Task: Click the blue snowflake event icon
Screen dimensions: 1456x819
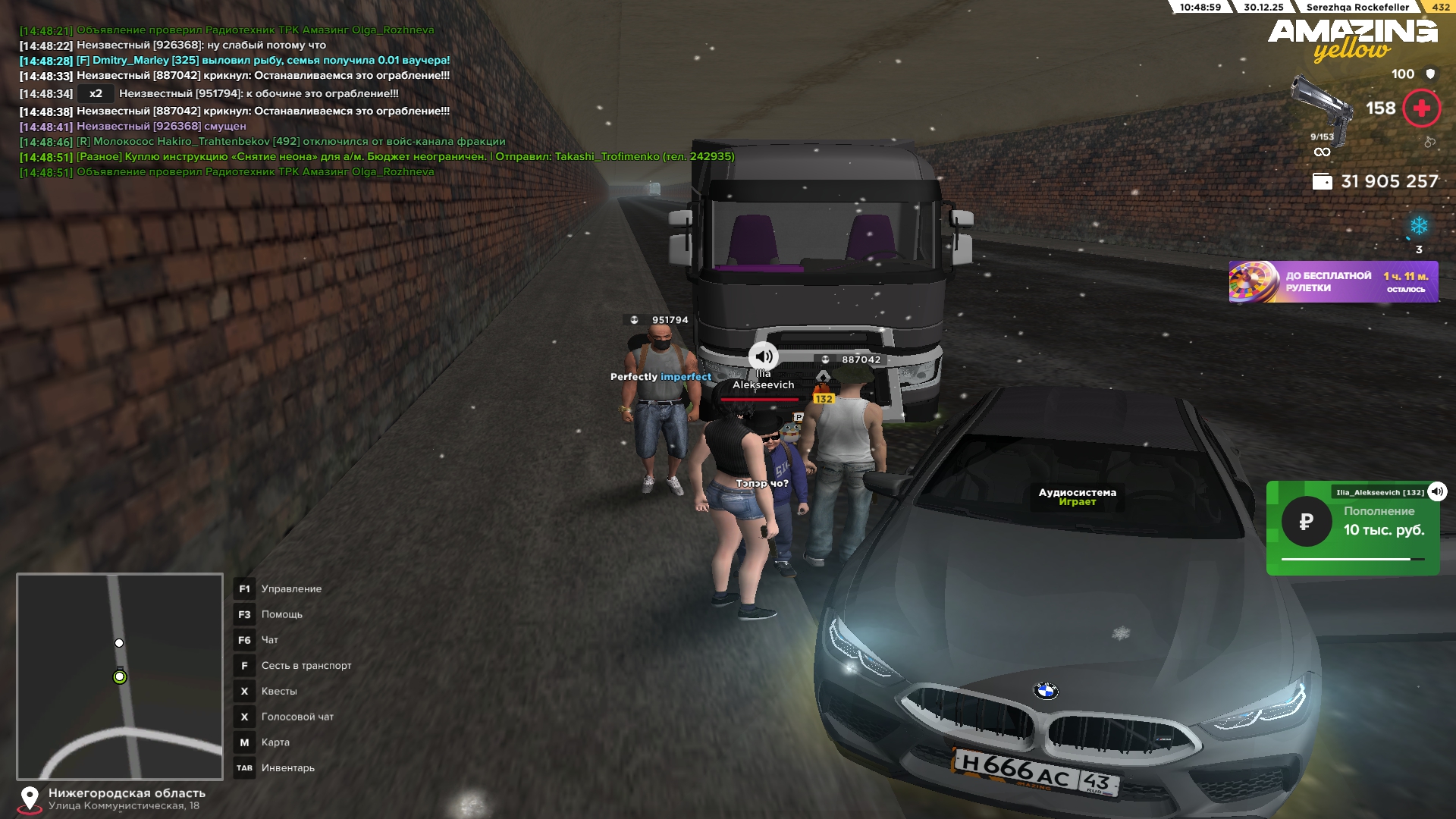Action: point(1419,226)
